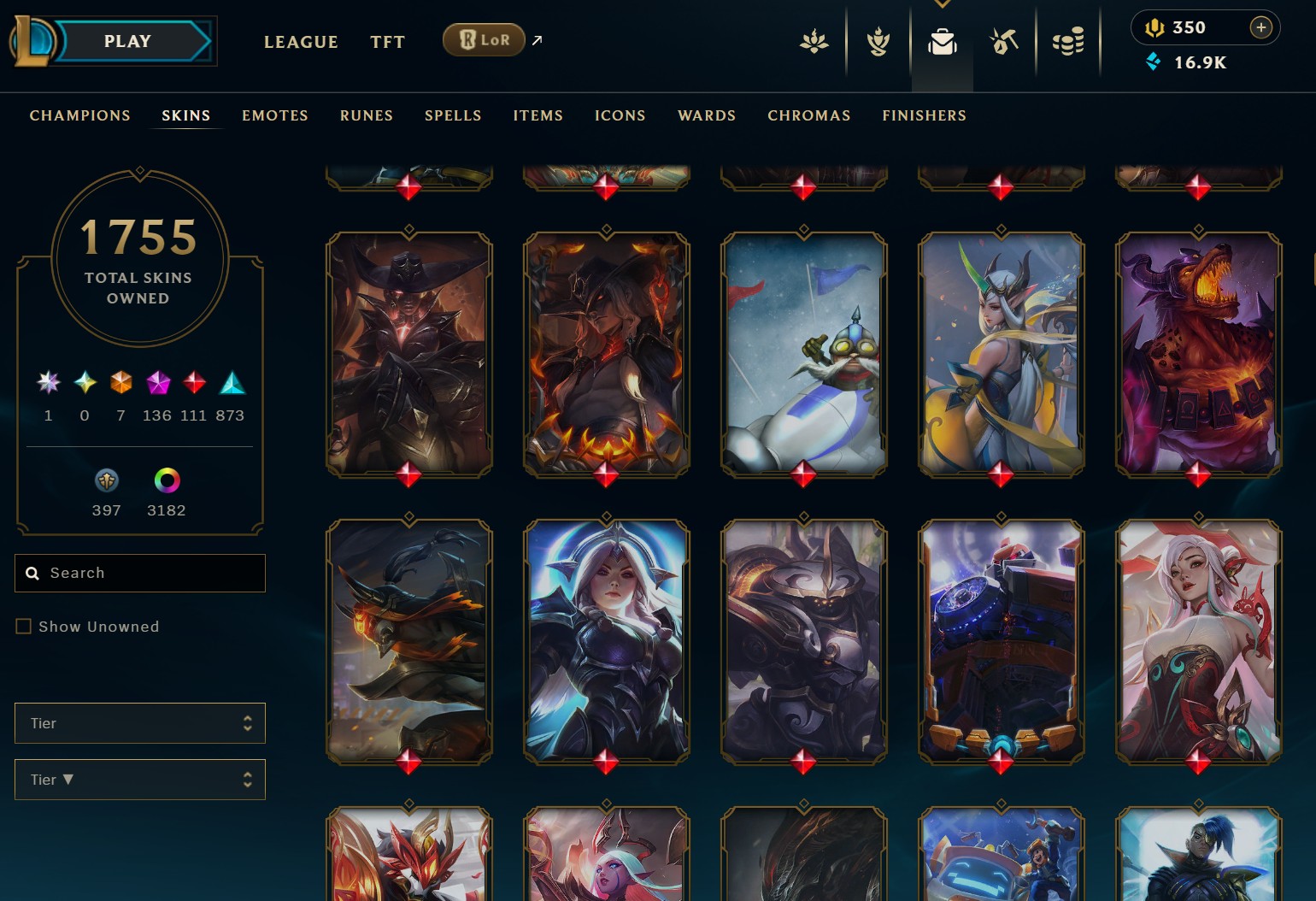1316x901 pixels.
Task: View the Finishers tab
Action: coord(925,115)
